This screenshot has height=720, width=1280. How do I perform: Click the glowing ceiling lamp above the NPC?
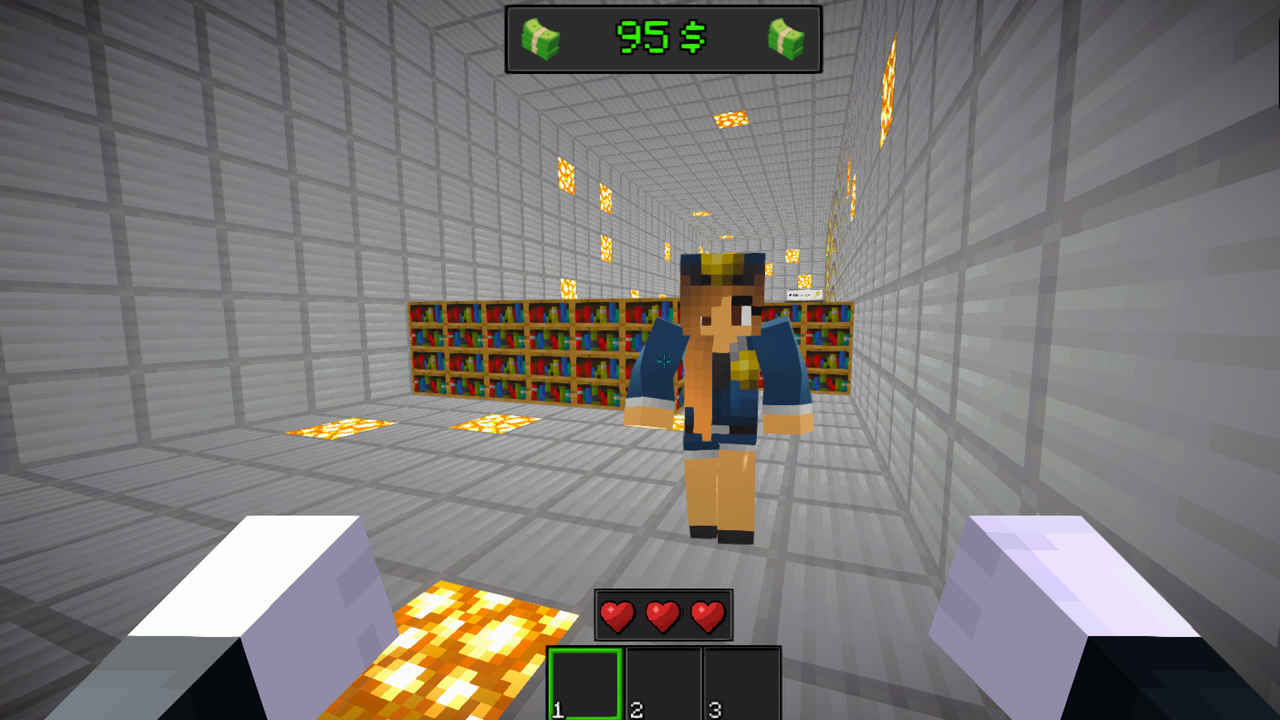click(733, 117)
